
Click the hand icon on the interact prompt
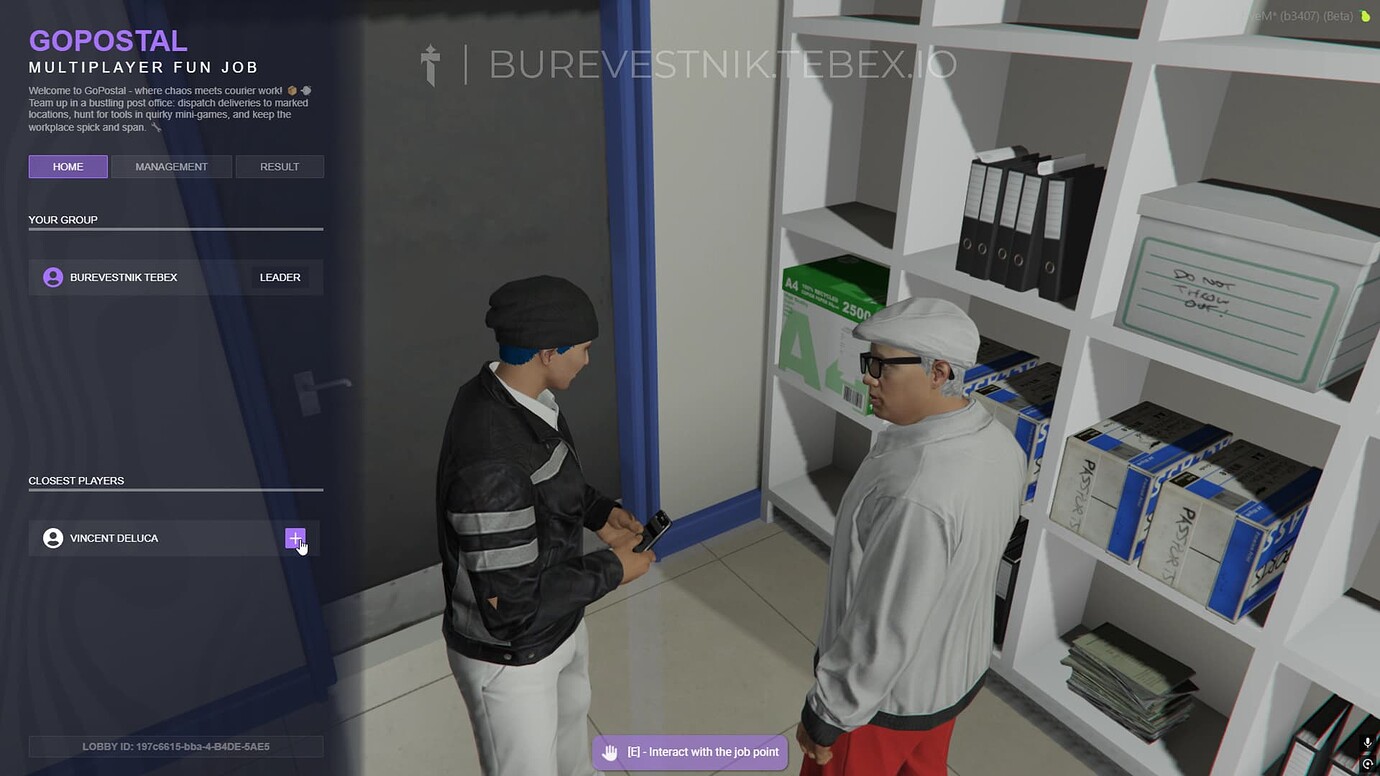(610, 751)
